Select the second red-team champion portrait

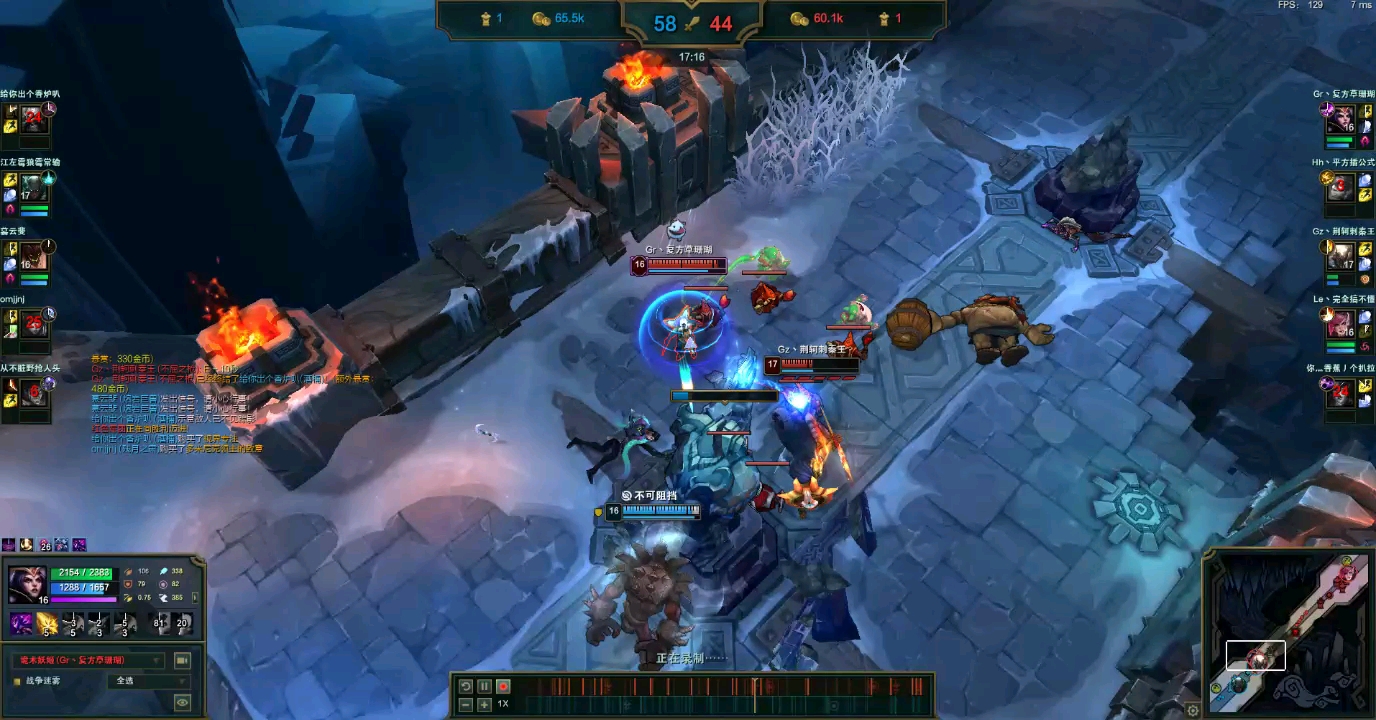point(1340,186)
